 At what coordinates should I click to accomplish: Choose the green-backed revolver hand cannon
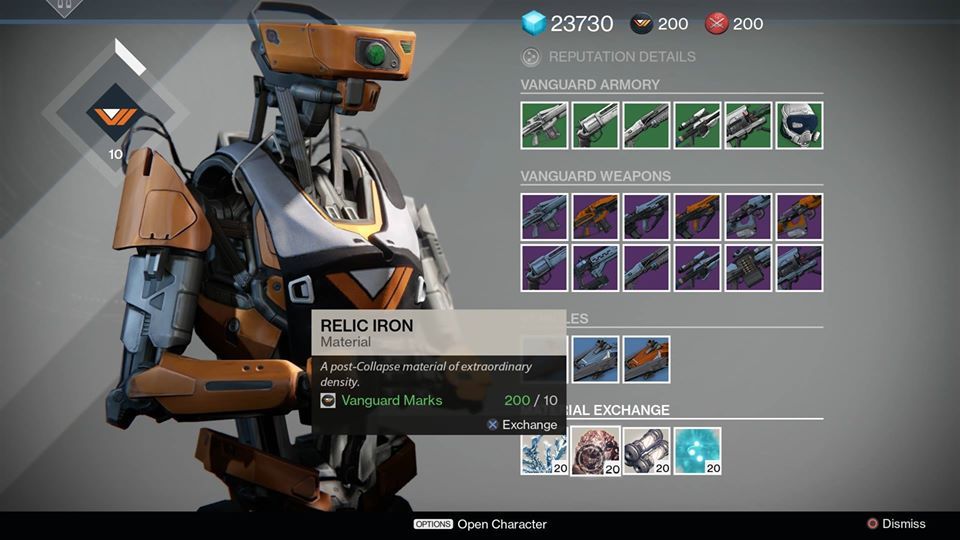tap(595, 125)
